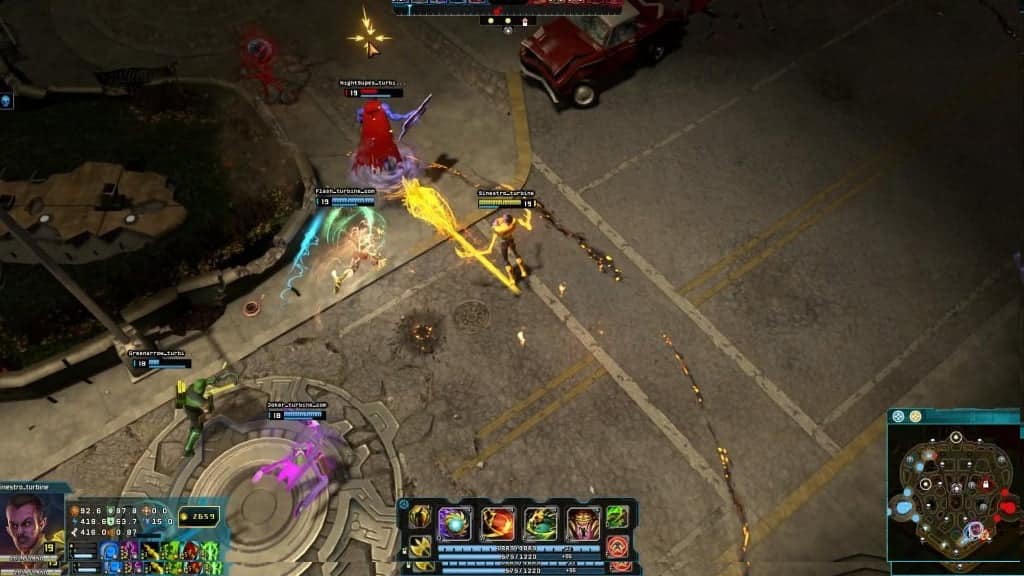Click the blue round button above minimap
The image size is (1024, 576).
[898, 416]
